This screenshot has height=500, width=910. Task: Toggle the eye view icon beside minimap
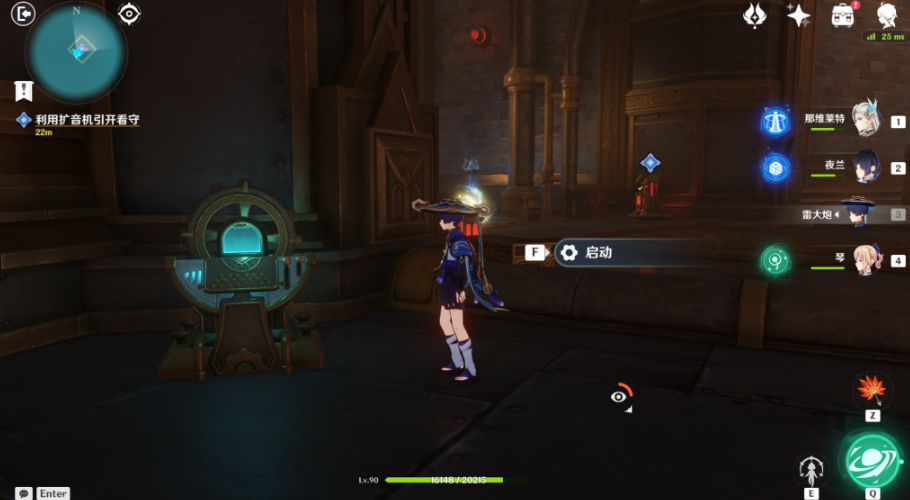pos(129,13)
